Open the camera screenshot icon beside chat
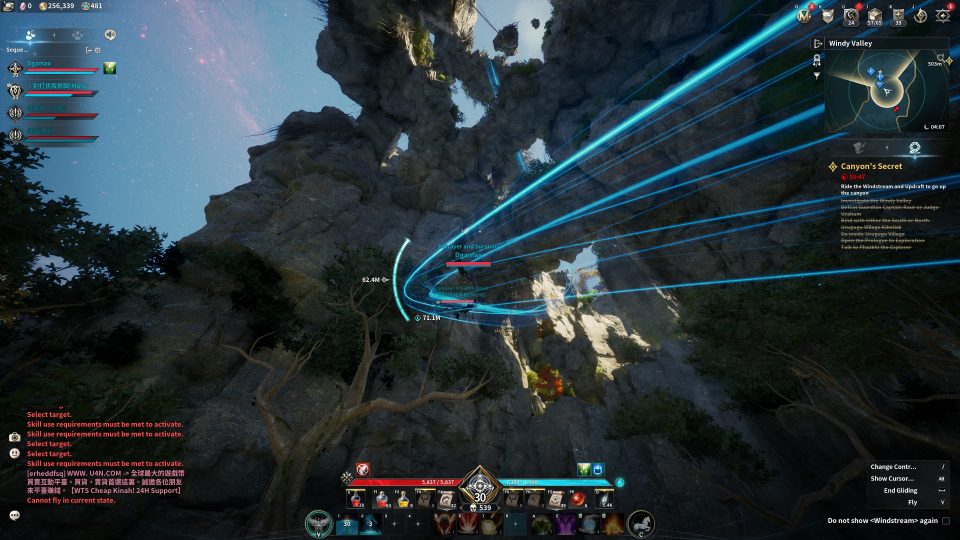Image resolution: width=960 pixels, height=540 pixels. point(15,437)
